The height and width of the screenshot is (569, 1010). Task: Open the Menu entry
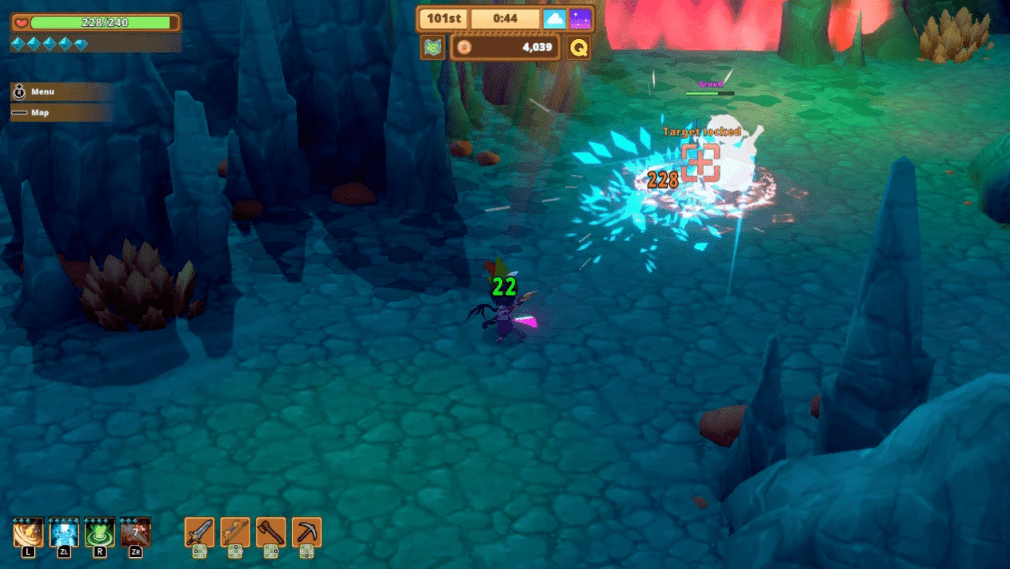60,92
